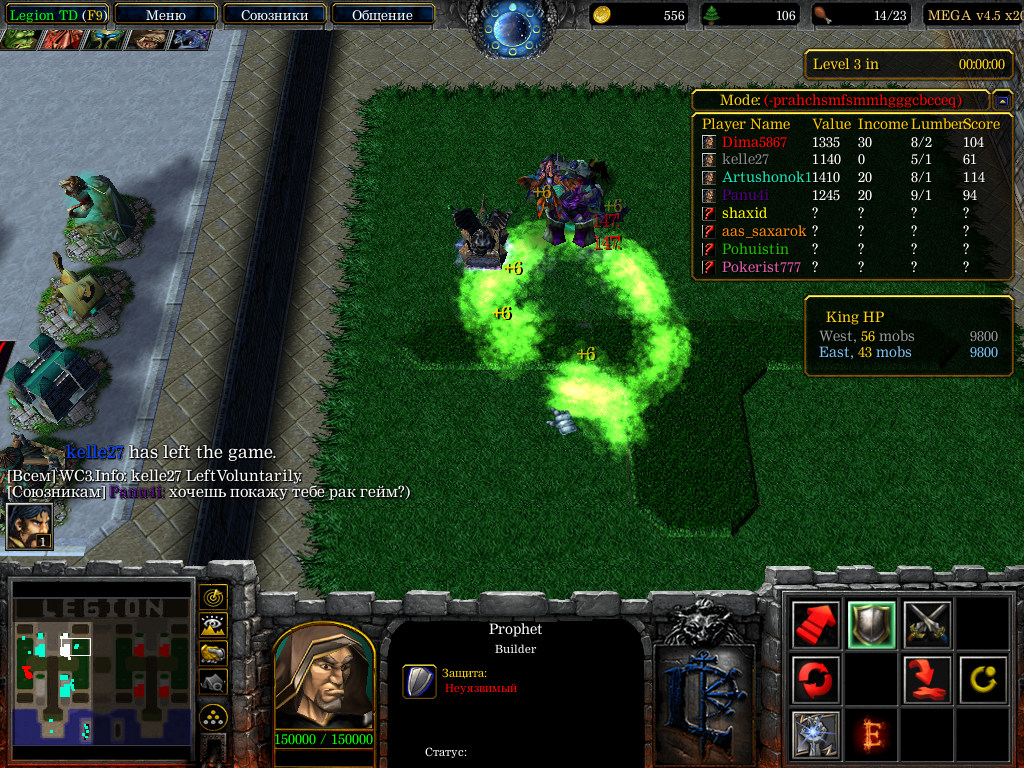Open the formation toggle button

pyautogui.click(x=213, y=716)
